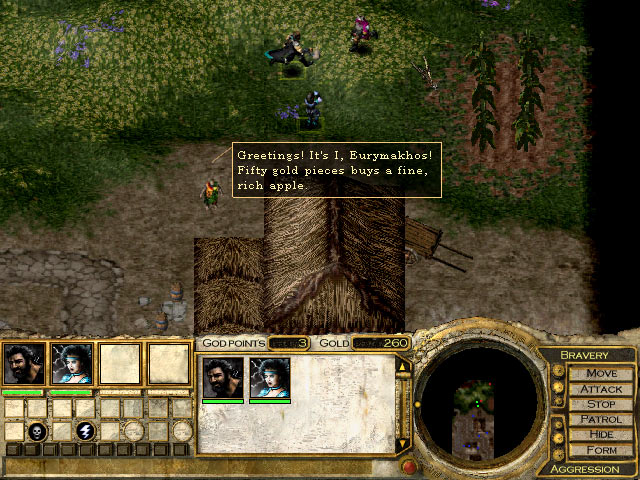
Task: Activate the Hide command
Action: tap(602, 435)
